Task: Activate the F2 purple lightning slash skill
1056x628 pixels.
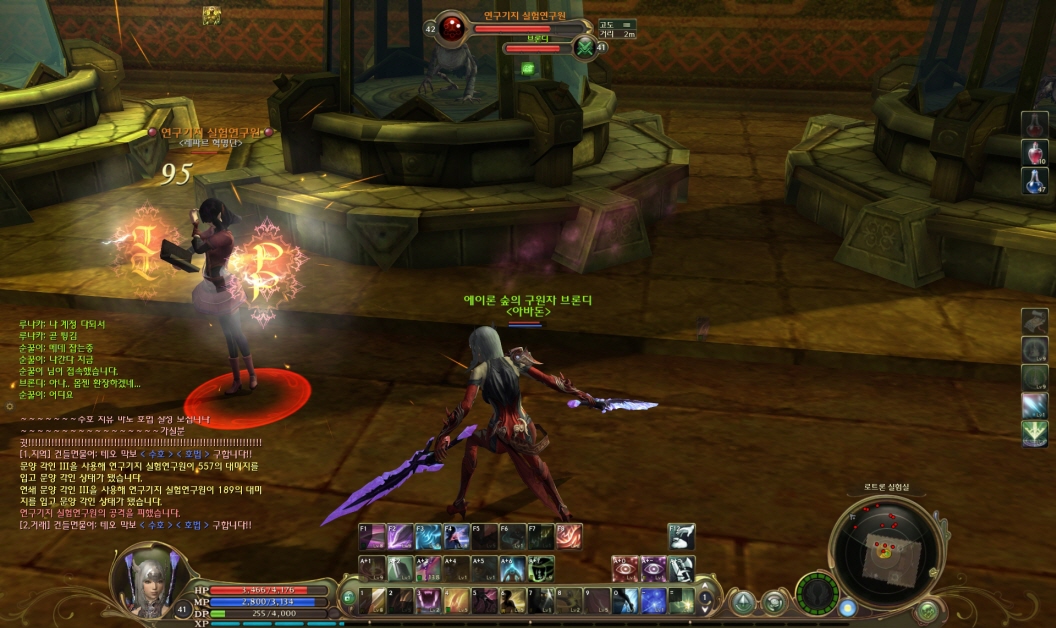Action: pyautogui.click(x=399, y=537)
